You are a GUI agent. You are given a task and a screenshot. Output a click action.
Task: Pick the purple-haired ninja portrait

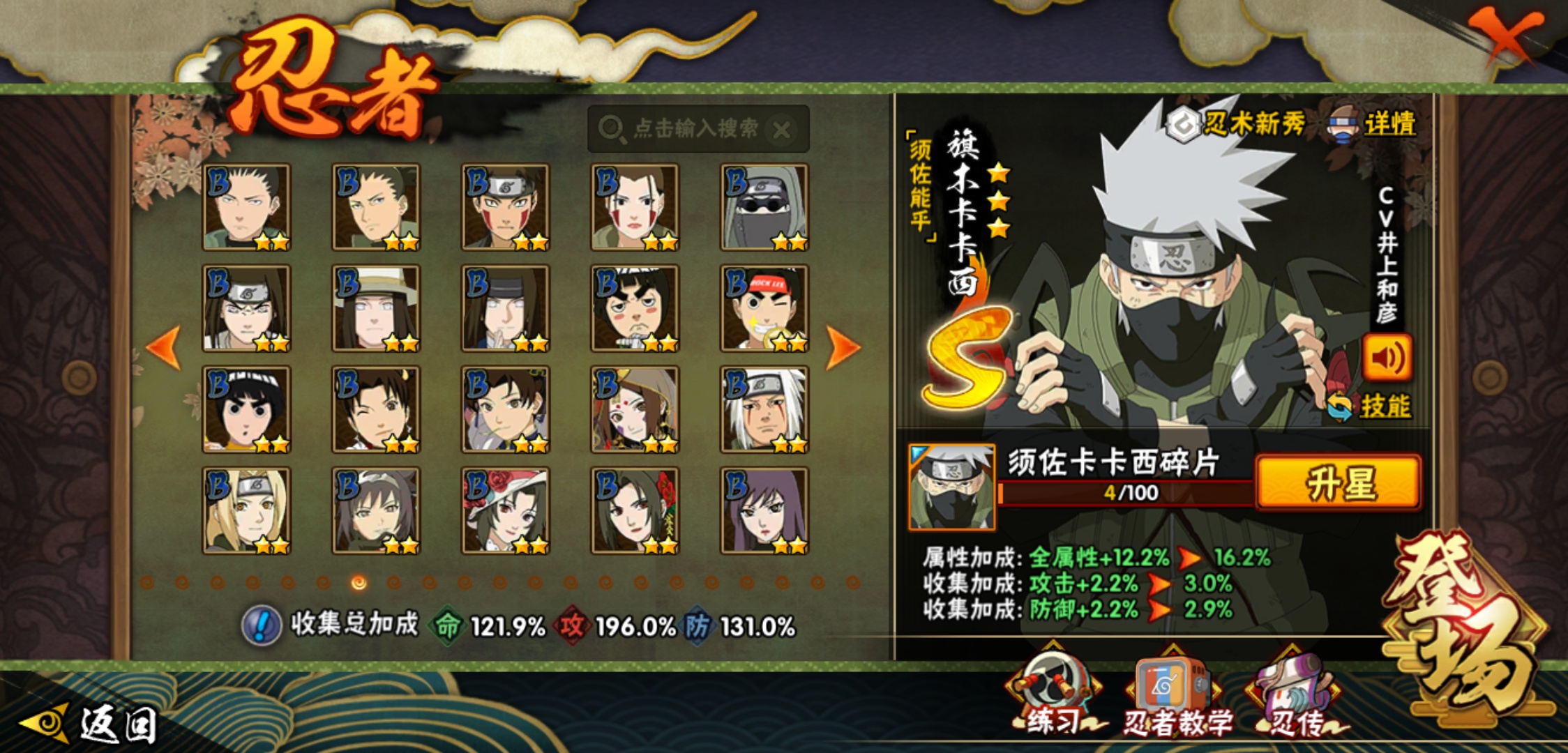point(764,511)
